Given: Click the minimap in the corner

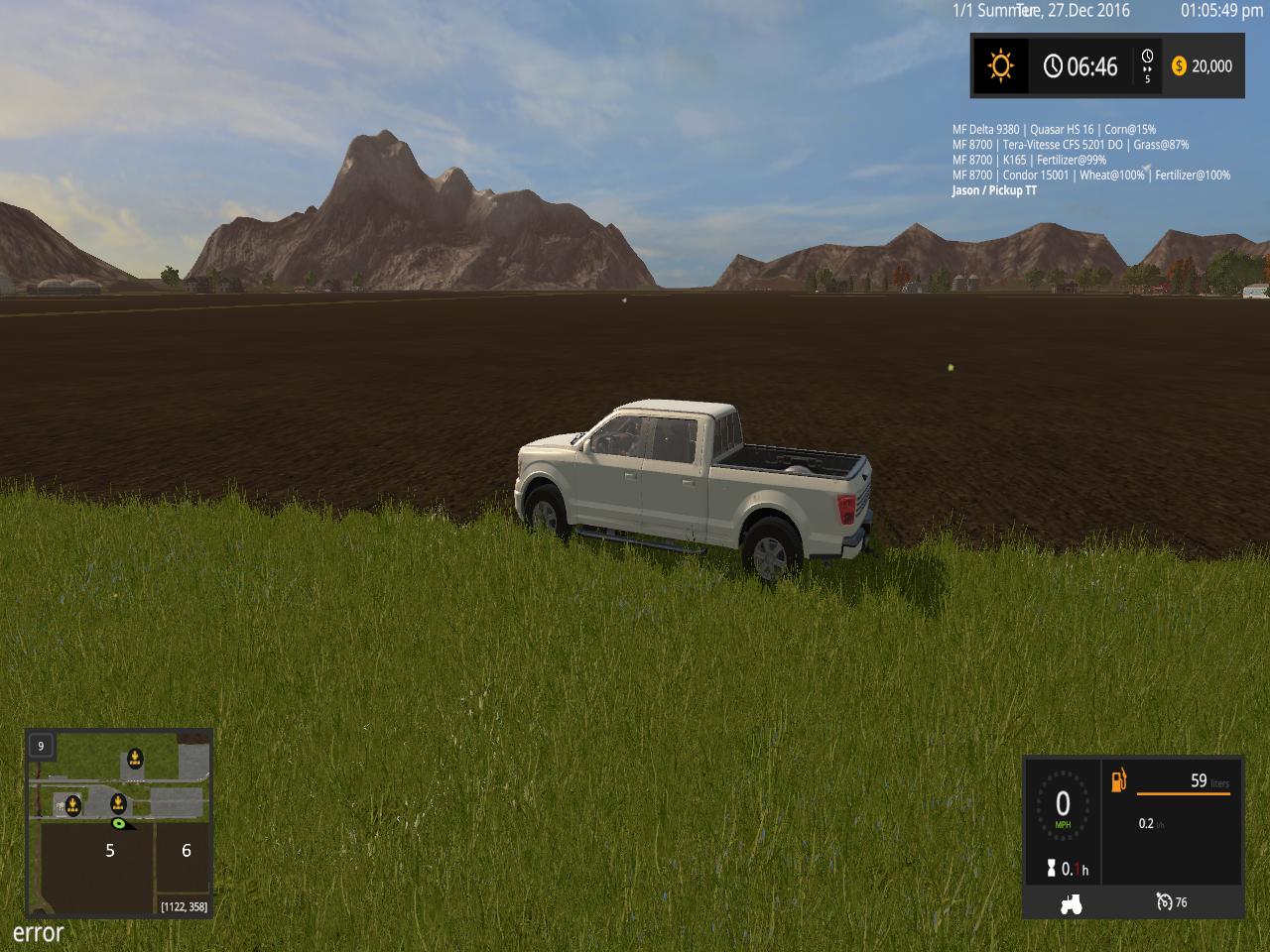Looking at the screenshot, I should pos(119,822).
